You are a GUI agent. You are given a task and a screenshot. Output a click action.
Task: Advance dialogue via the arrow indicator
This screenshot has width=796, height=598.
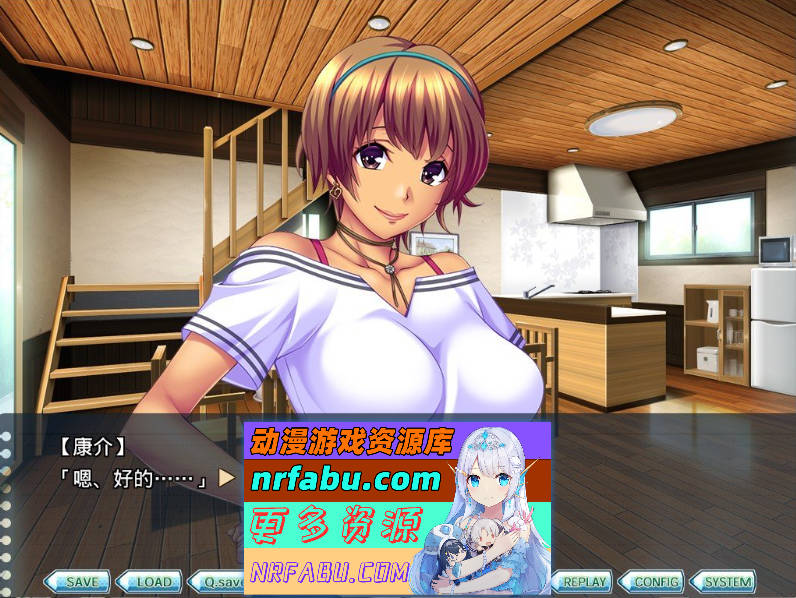227,478
